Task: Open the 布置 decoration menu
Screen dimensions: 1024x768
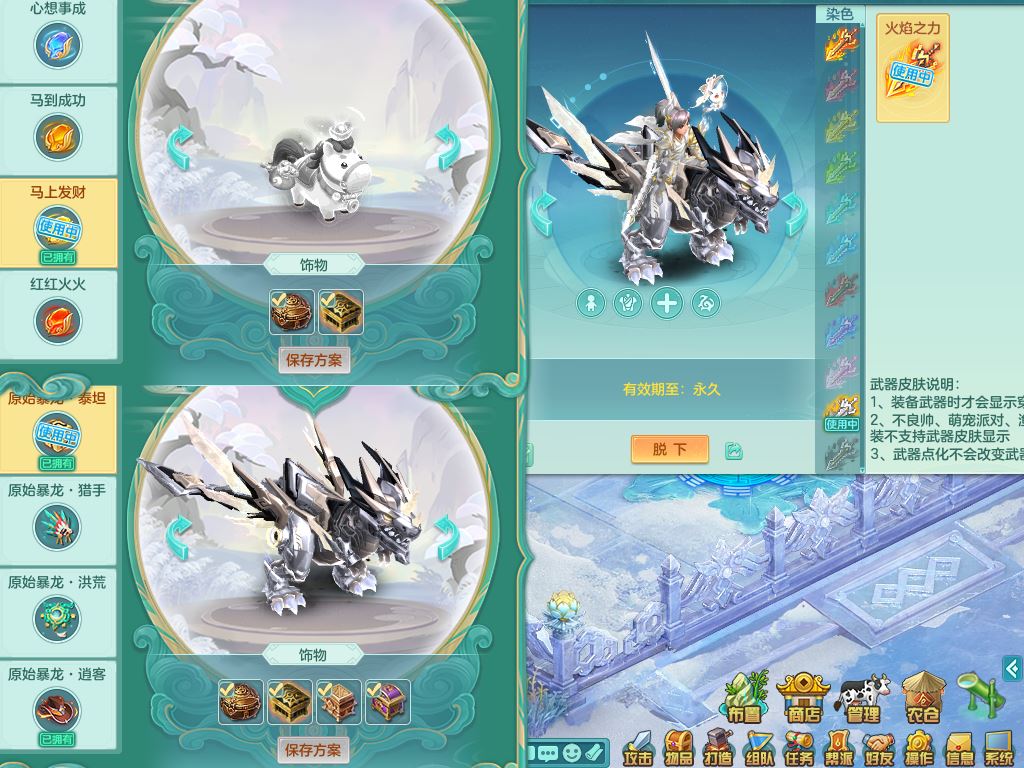Action: pyautogui.click(x=746, y=699)
